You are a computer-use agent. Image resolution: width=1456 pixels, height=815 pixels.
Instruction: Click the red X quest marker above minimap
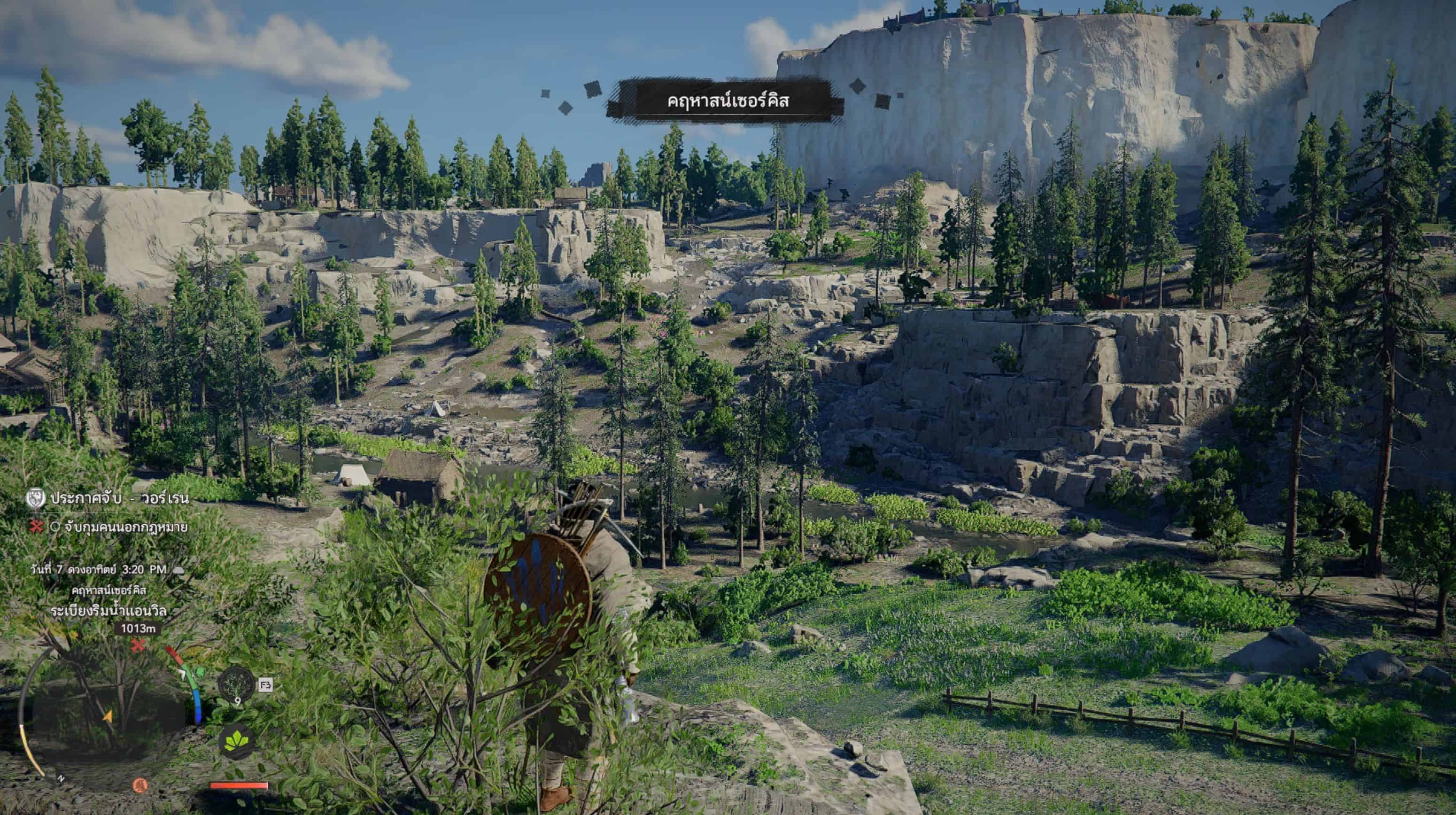138,645
